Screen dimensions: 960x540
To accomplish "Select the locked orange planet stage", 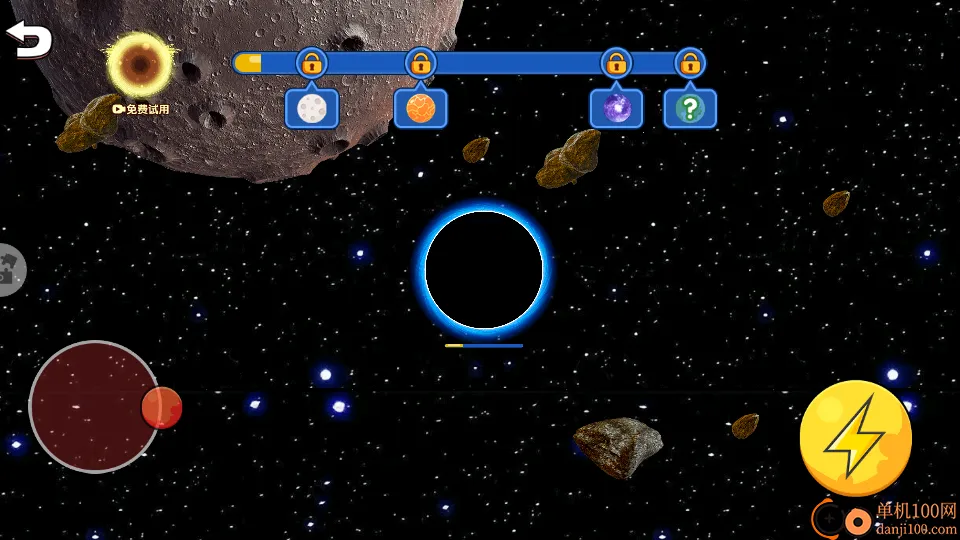I will pyautogui.click(x=420, y=108).
